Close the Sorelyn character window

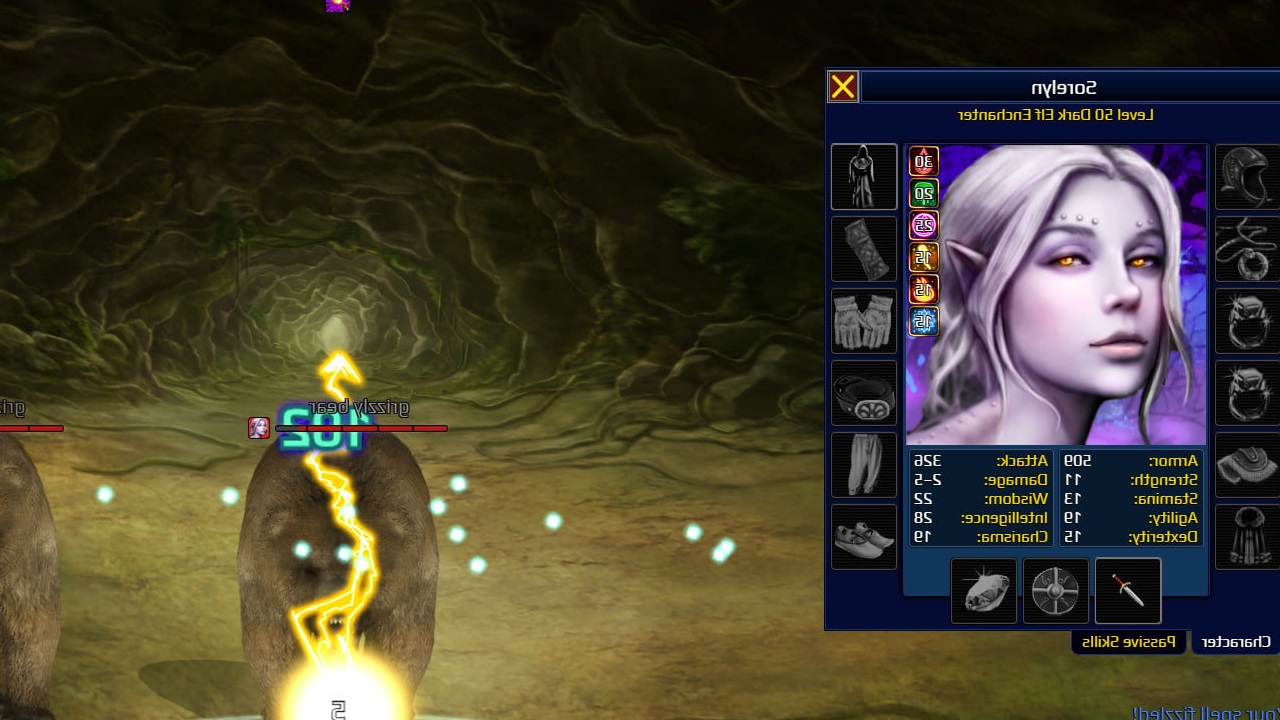click(x=843, y=87)
